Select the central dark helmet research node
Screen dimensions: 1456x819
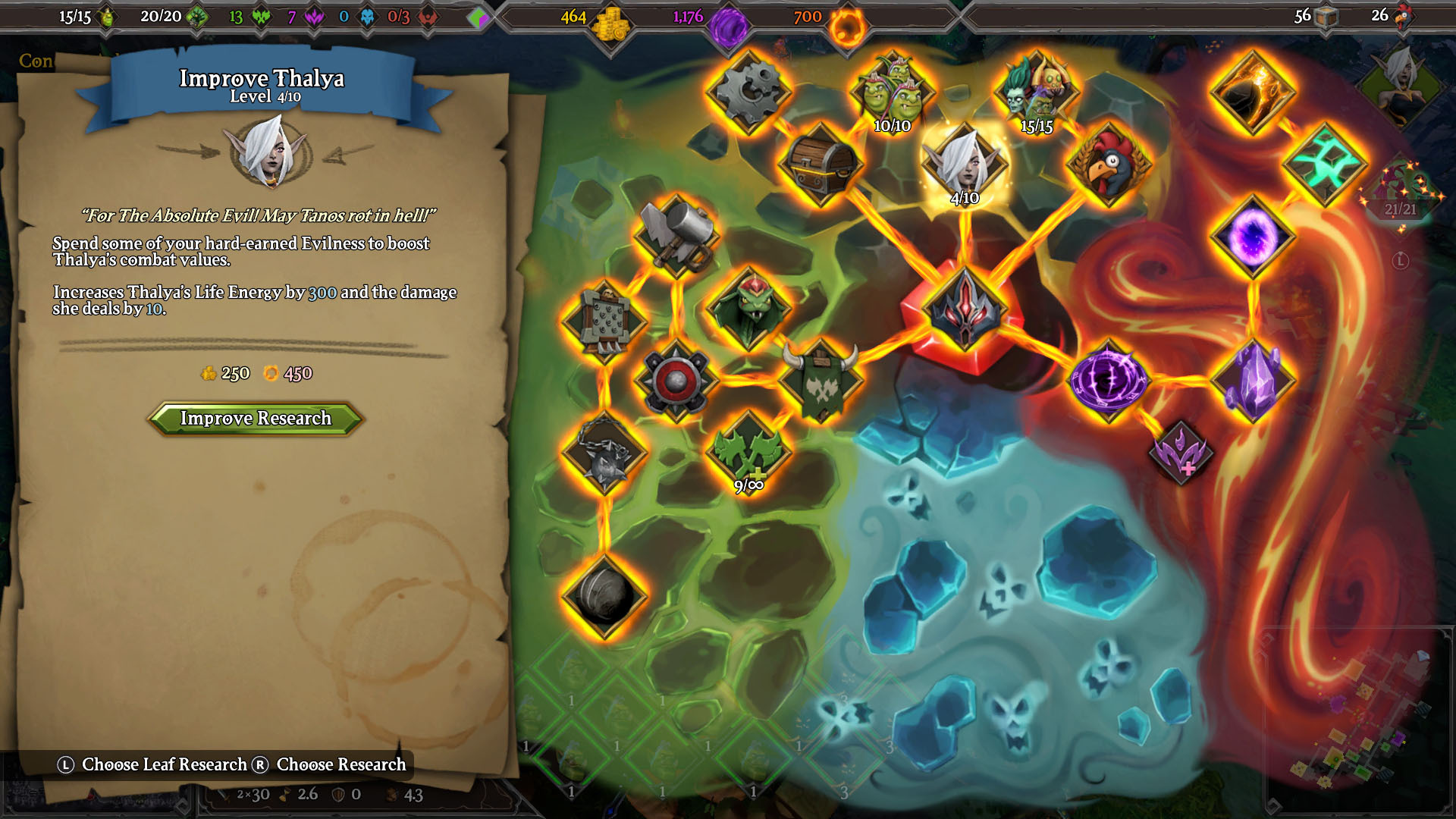pyautogui.click(x=964, y=309)
